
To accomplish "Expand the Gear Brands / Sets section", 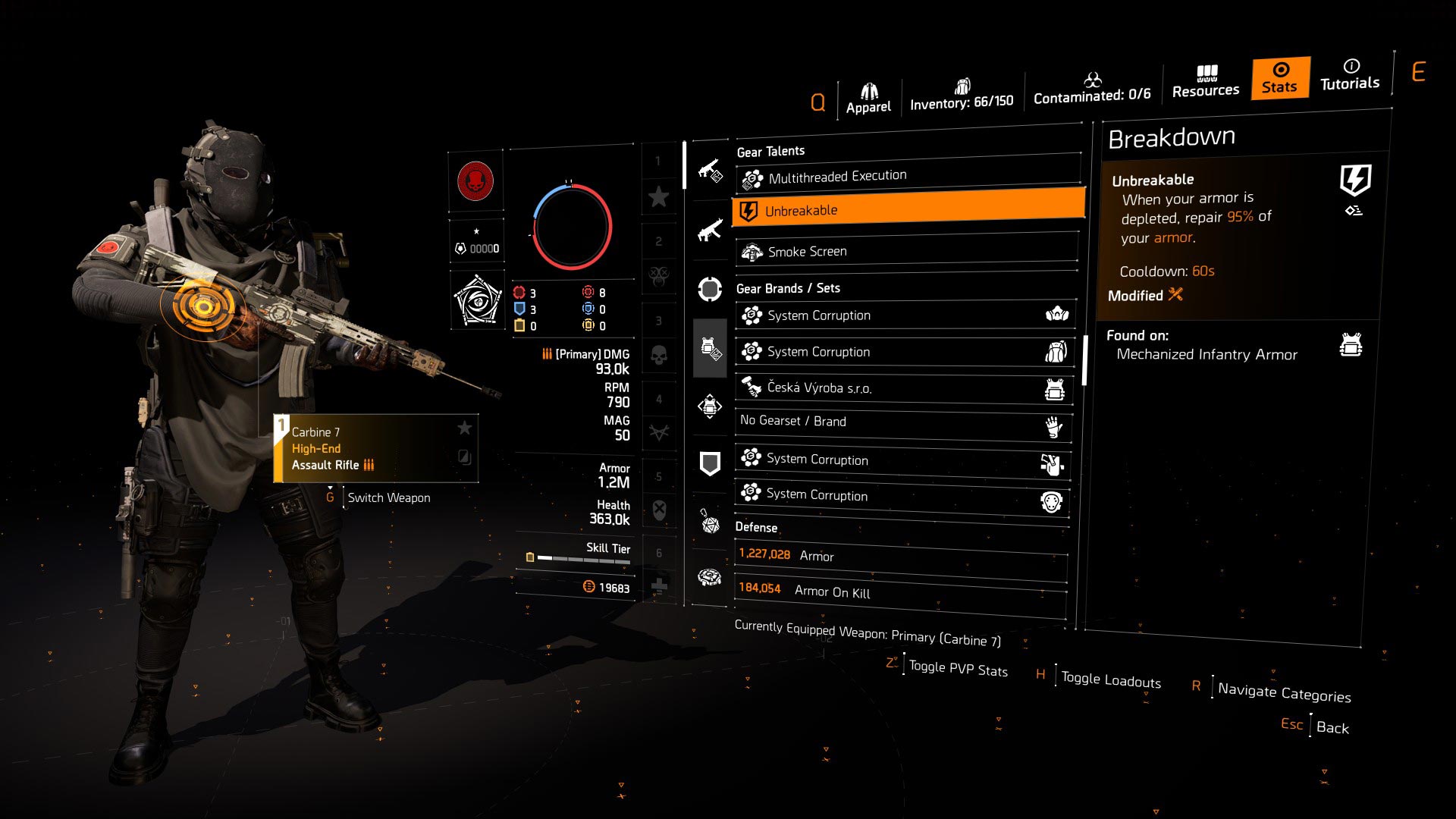I will (x=787, y=288).
